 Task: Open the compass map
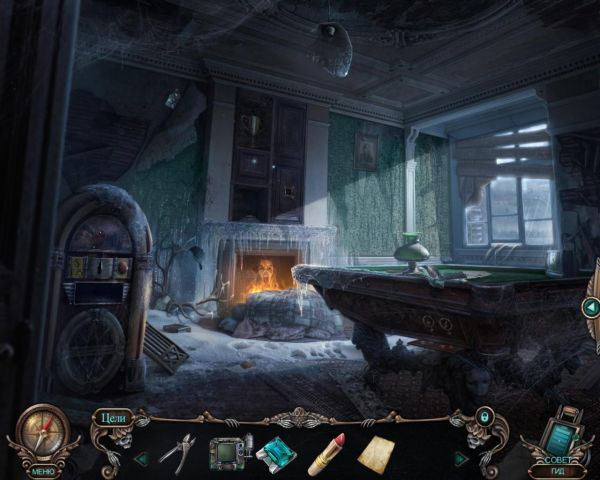41,431
